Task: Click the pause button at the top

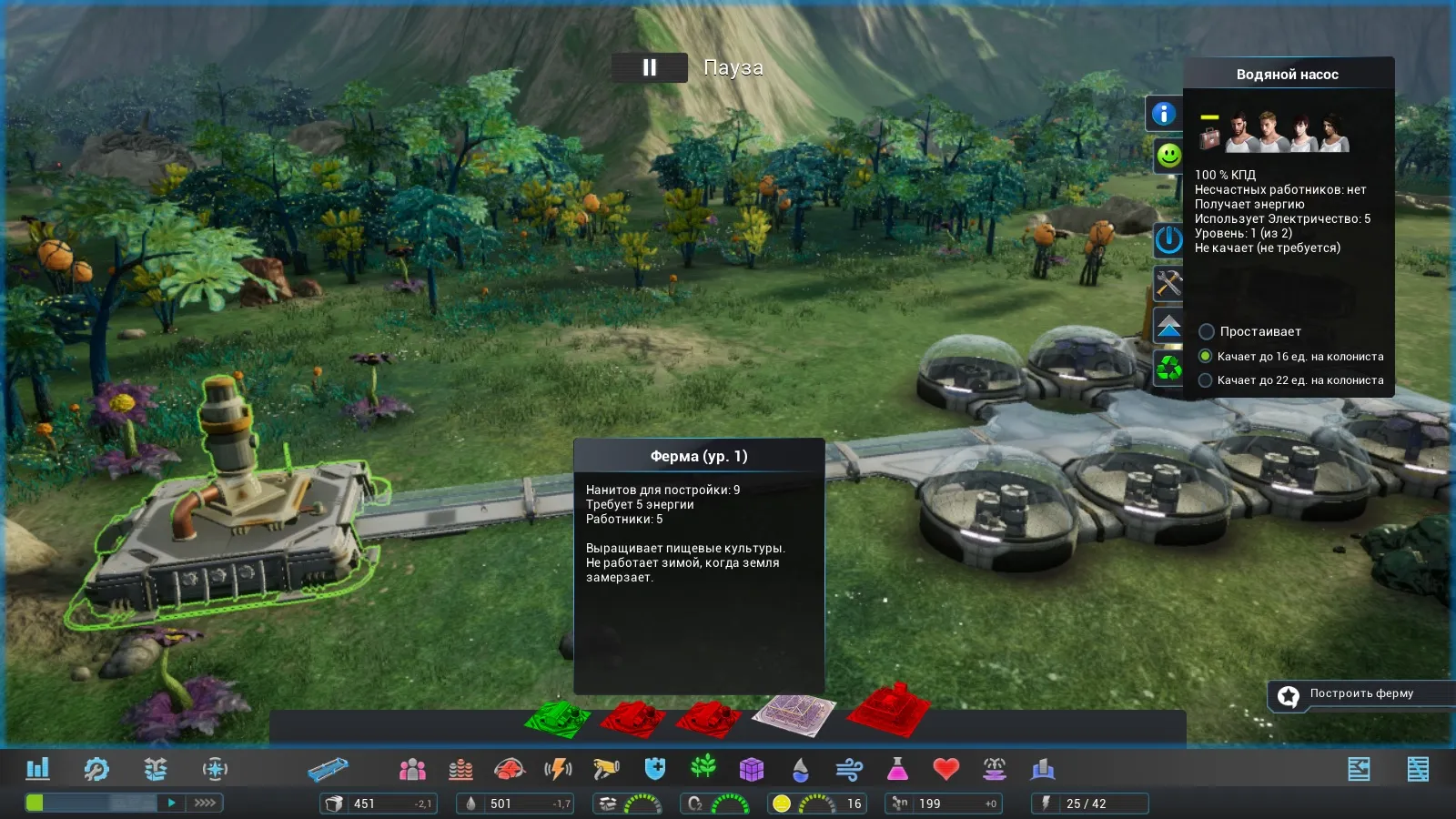Action: [x=649, y=67]
